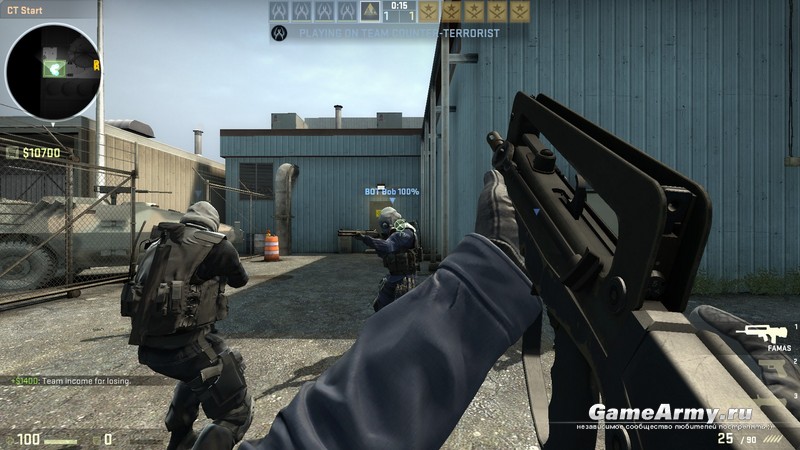Click the Counter-Terrorist team emblem beside team text
The width and height of the screenshot is (800, 450).
(x=280, y=33)
